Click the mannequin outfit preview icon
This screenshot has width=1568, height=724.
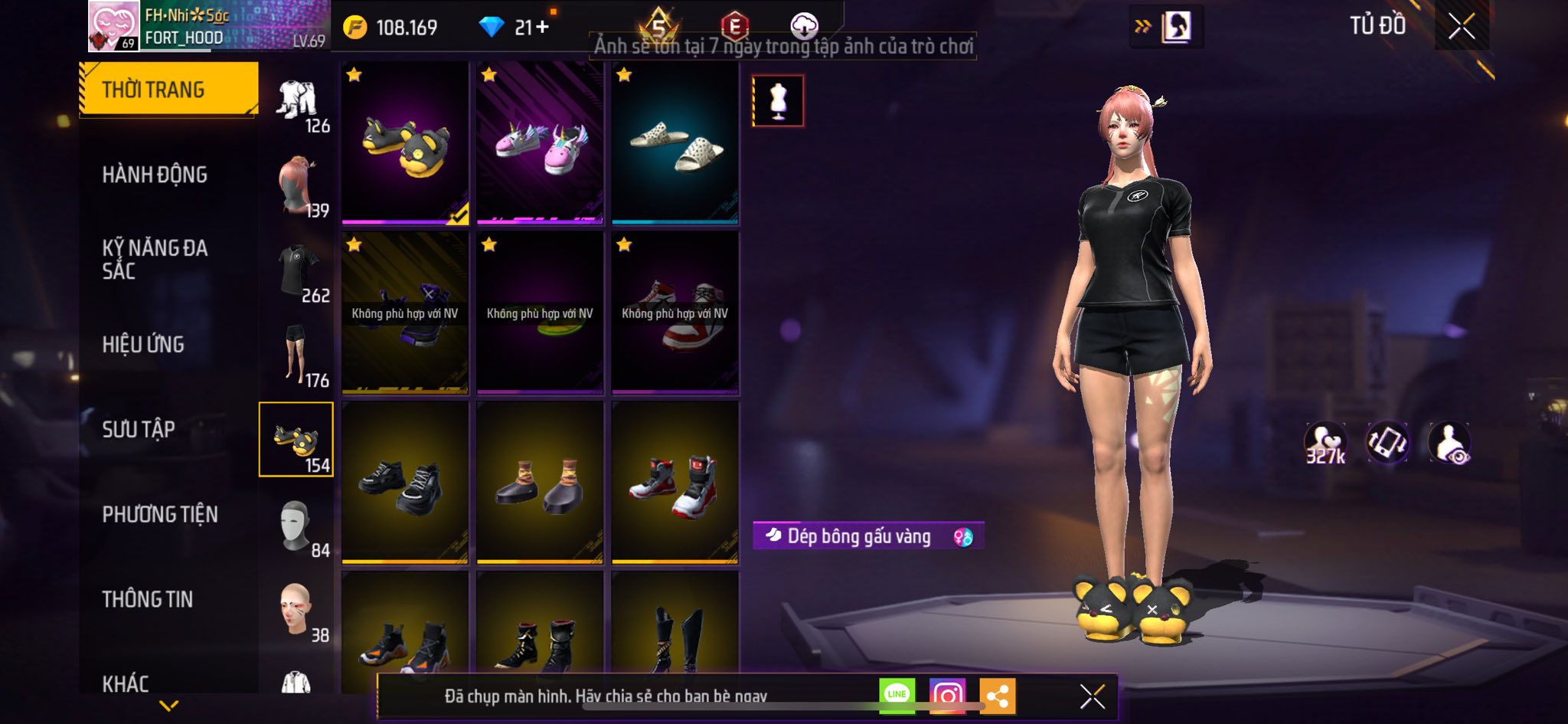tap(778, 100)
